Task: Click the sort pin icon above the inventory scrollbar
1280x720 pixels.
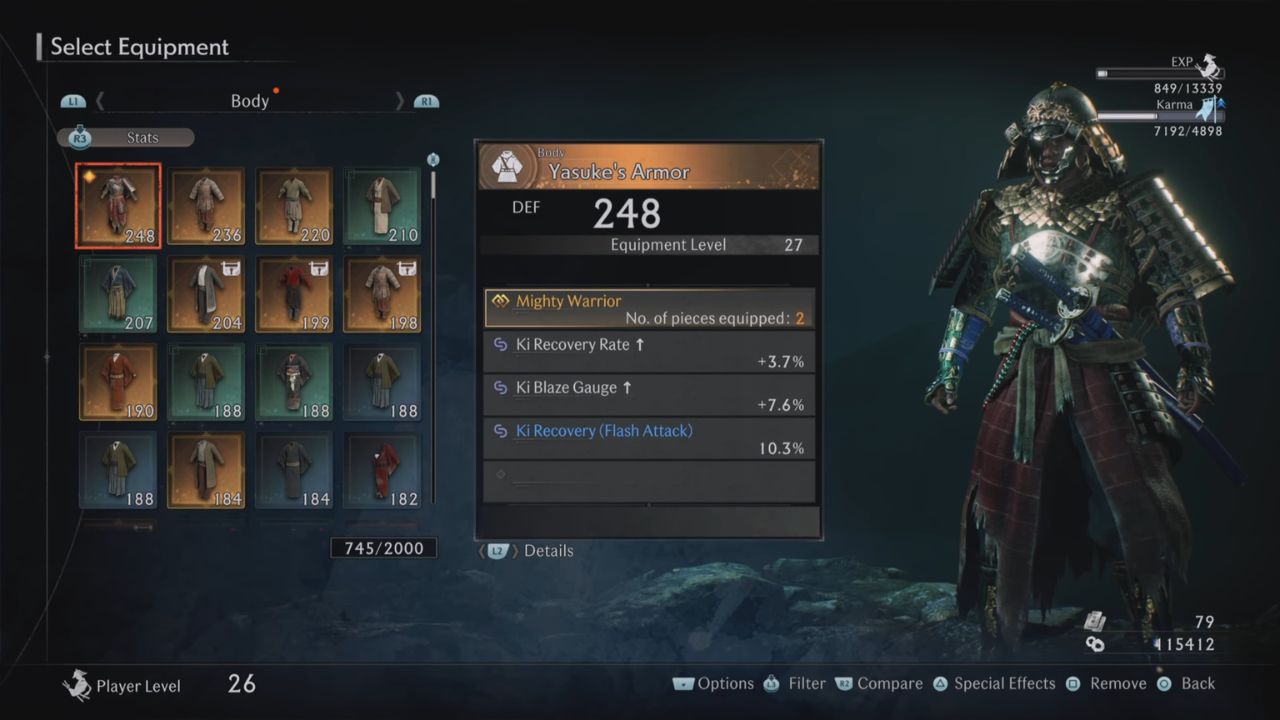Action: (x=432, y=159)
